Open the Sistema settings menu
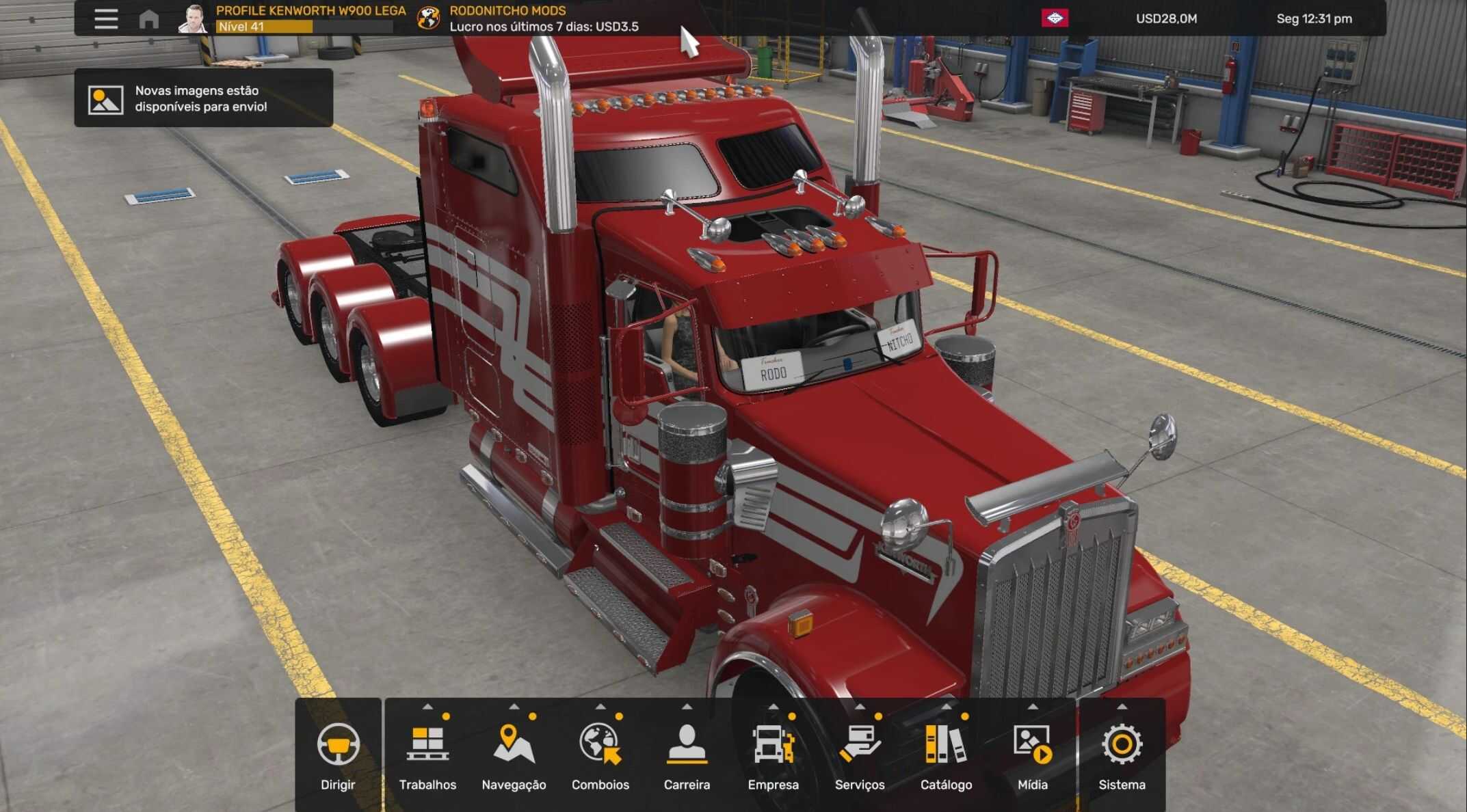 click(x=1122, y=754)
